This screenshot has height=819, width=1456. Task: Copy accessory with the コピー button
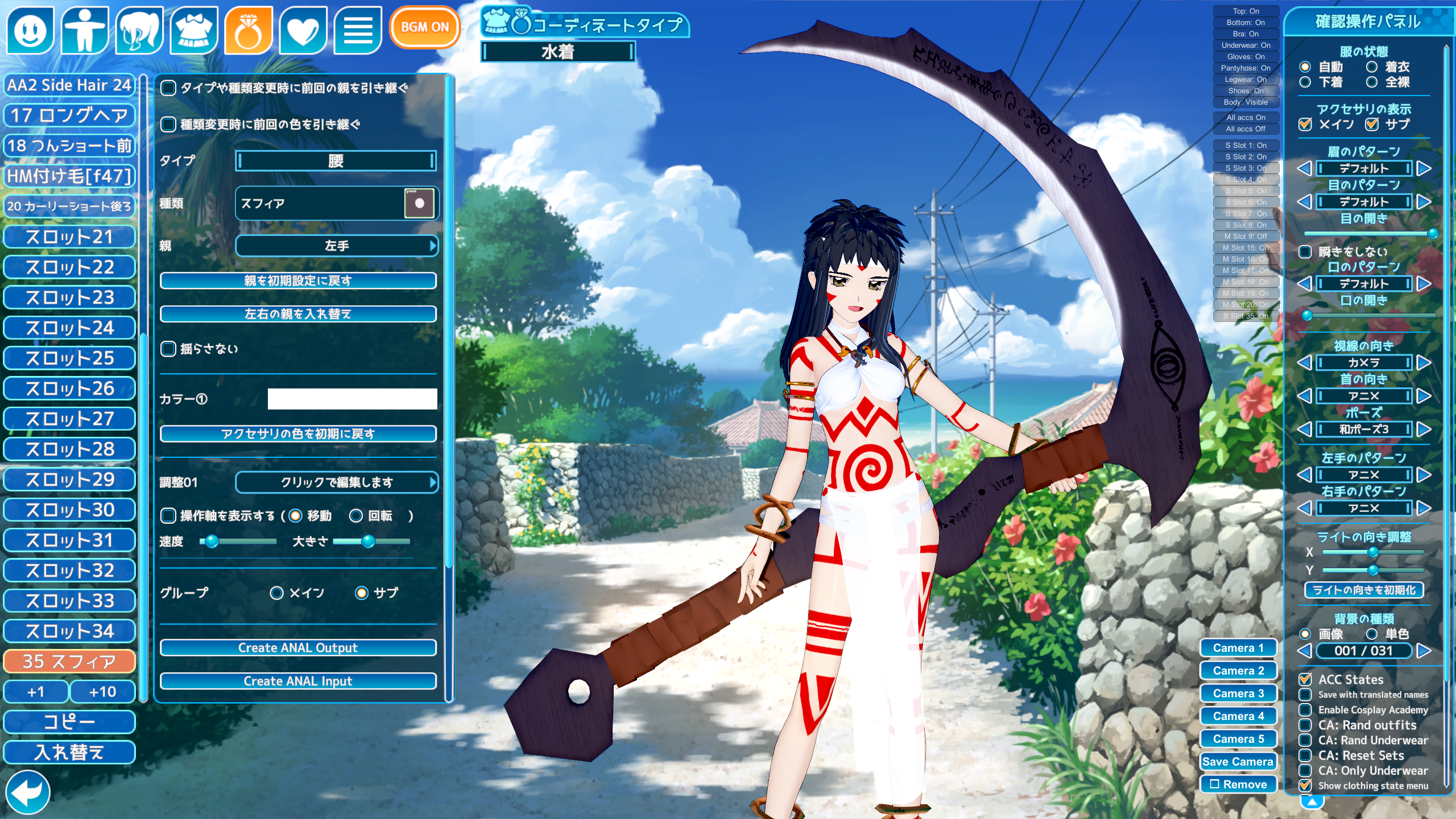(69, 722)
